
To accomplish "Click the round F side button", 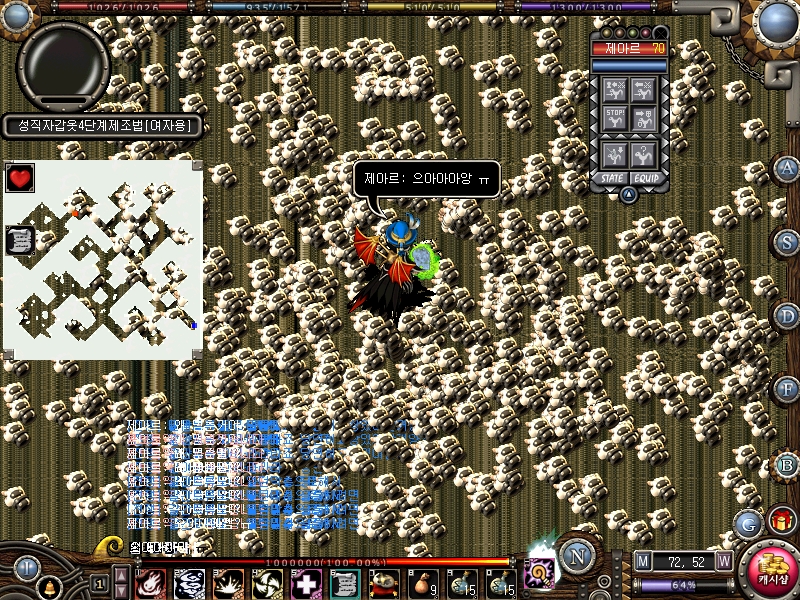I will [x=787, y=389].
